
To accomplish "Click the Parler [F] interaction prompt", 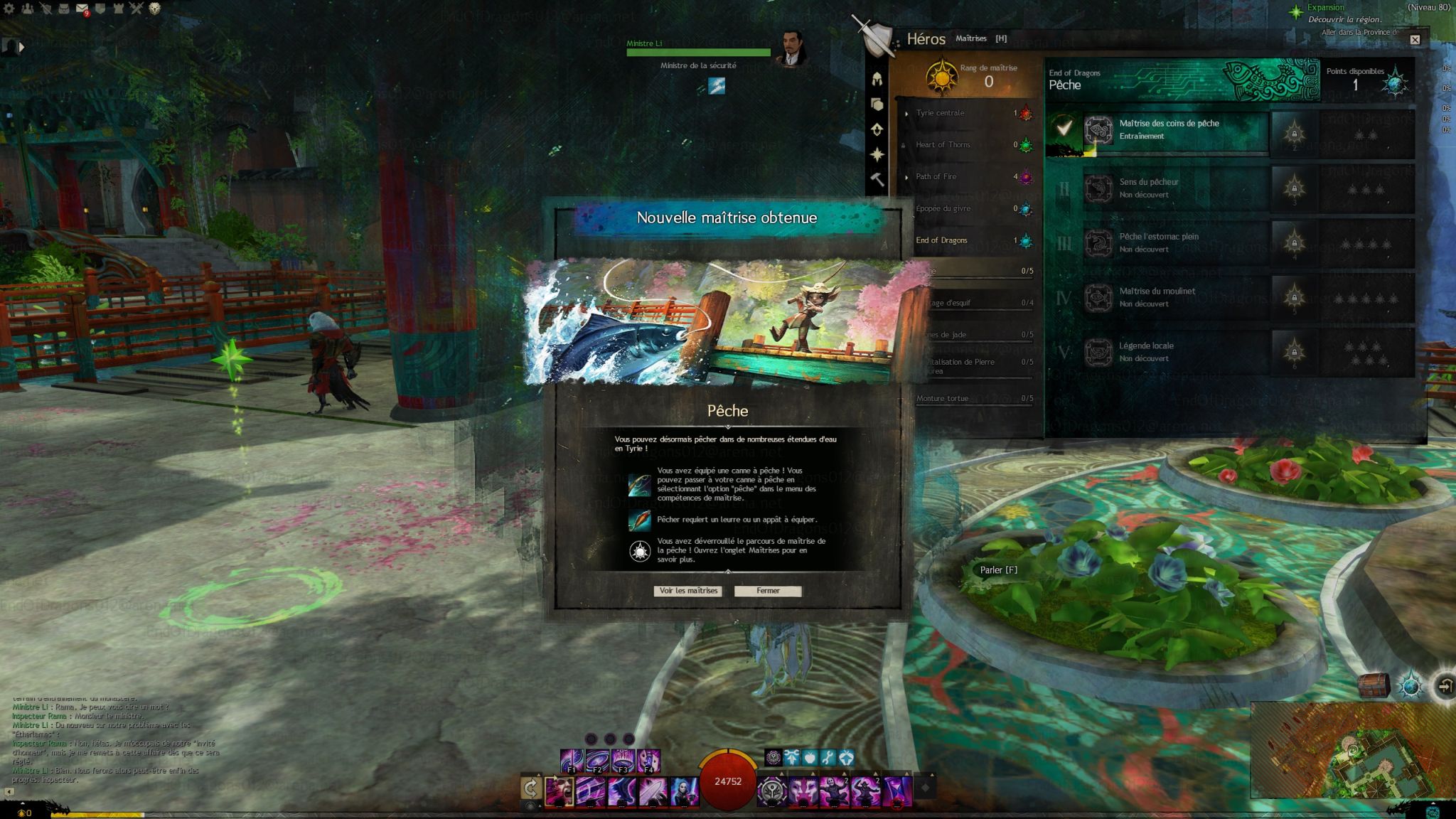I will tap(999, 569).
